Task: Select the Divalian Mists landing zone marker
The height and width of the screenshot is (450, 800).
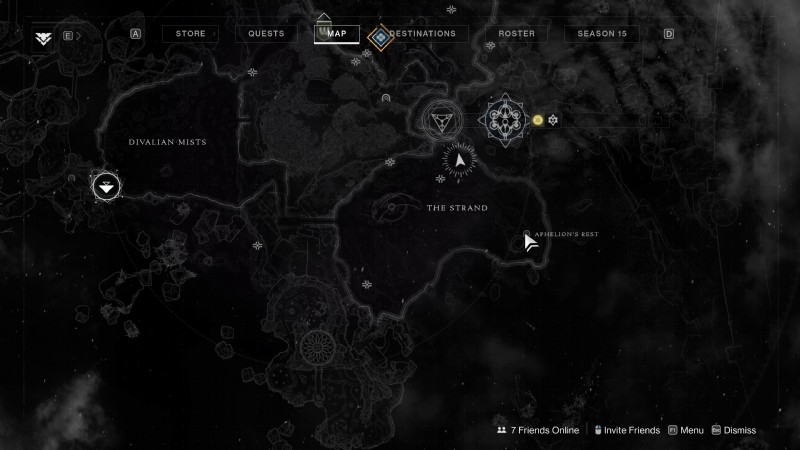Action: (106, 186)
